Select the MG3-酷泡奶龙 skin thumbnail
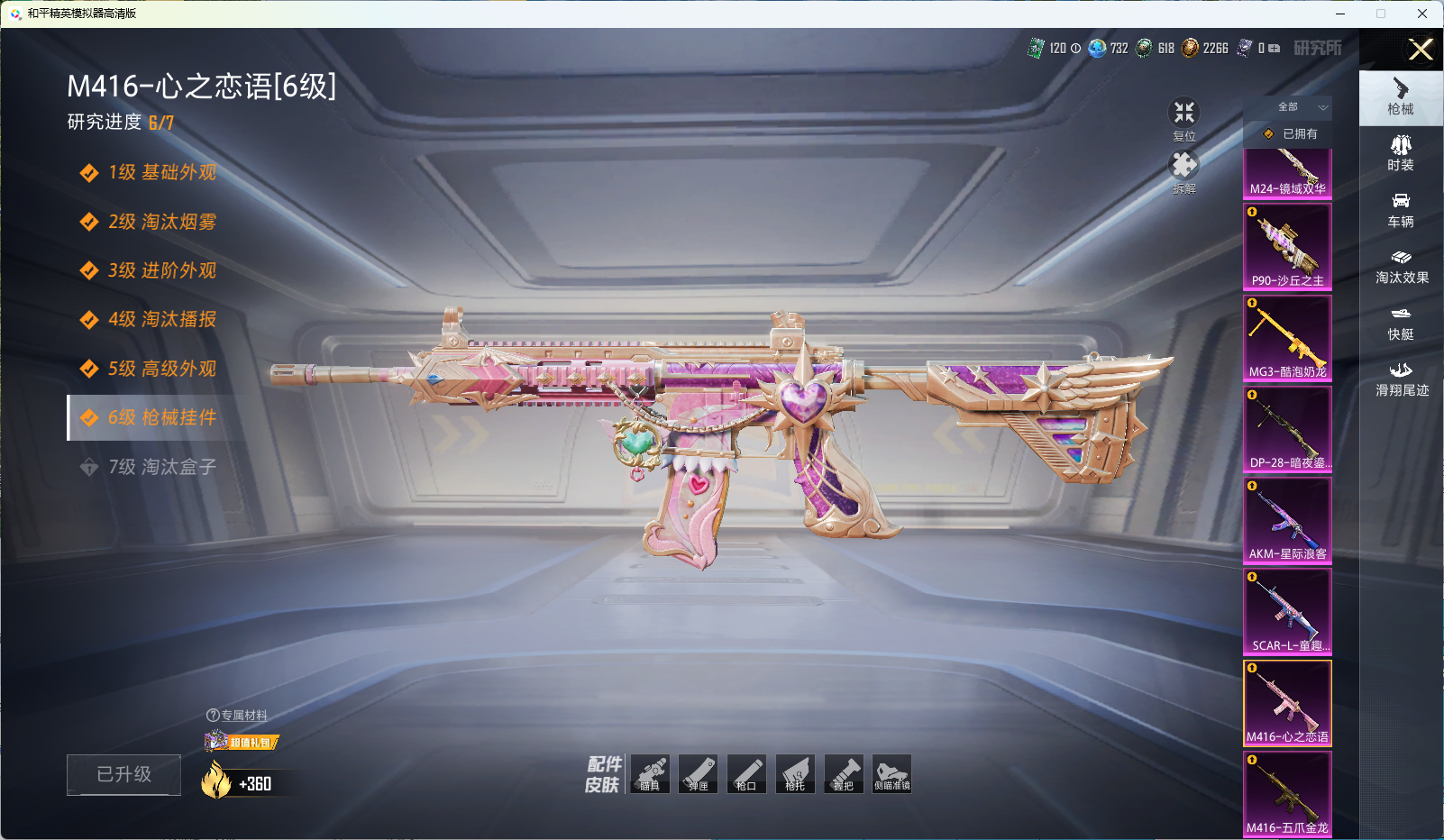The height and width of the screenshot is (840, 1444). (1287, 337)
